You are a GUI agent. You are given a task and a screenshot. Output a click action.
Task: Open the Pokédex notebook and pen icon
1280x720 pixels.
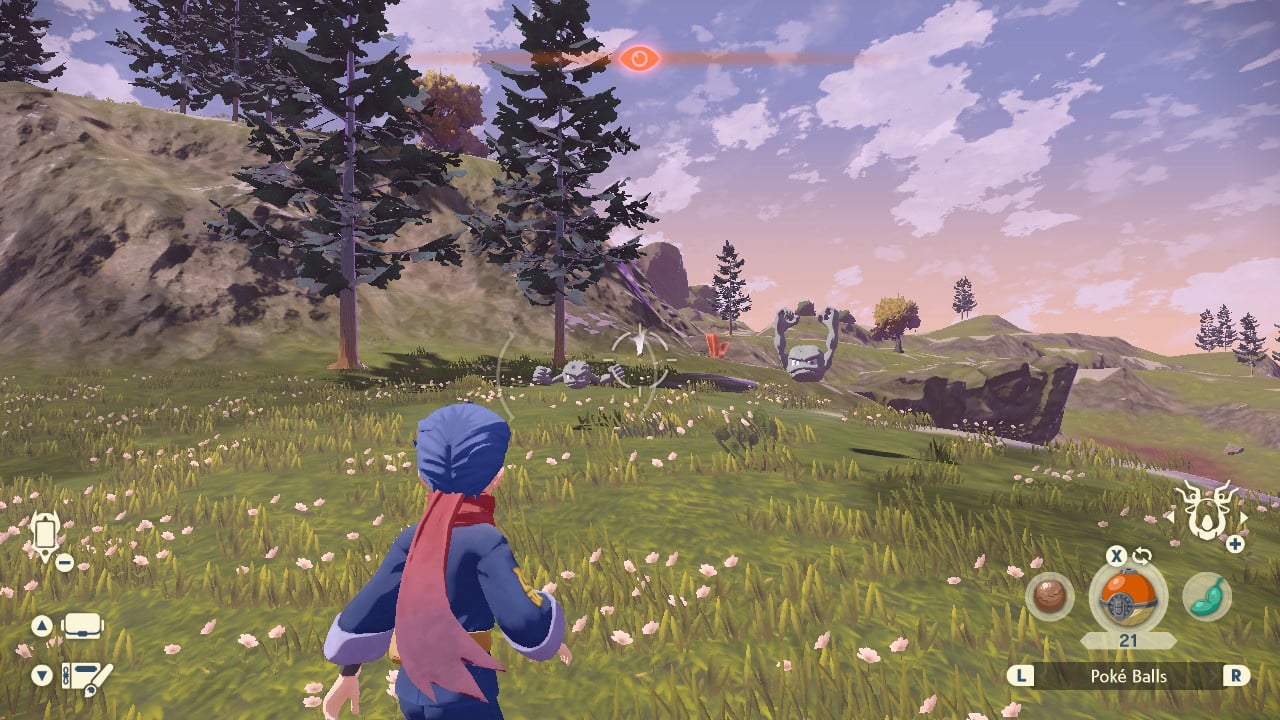pyautogui.click(x=86, y=677)
